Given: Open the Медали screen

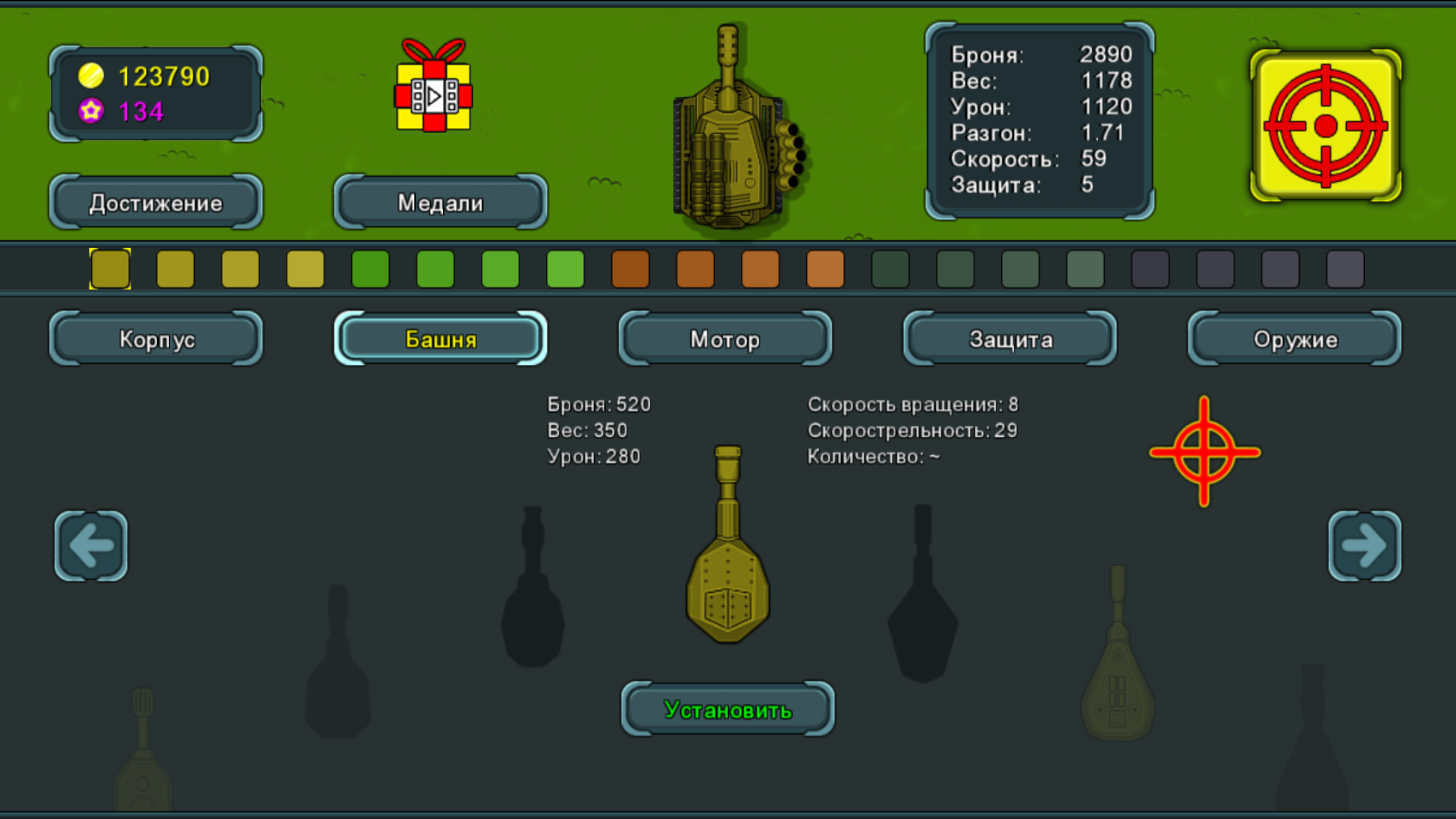Looking at the screenshot, I should point(440,202).
